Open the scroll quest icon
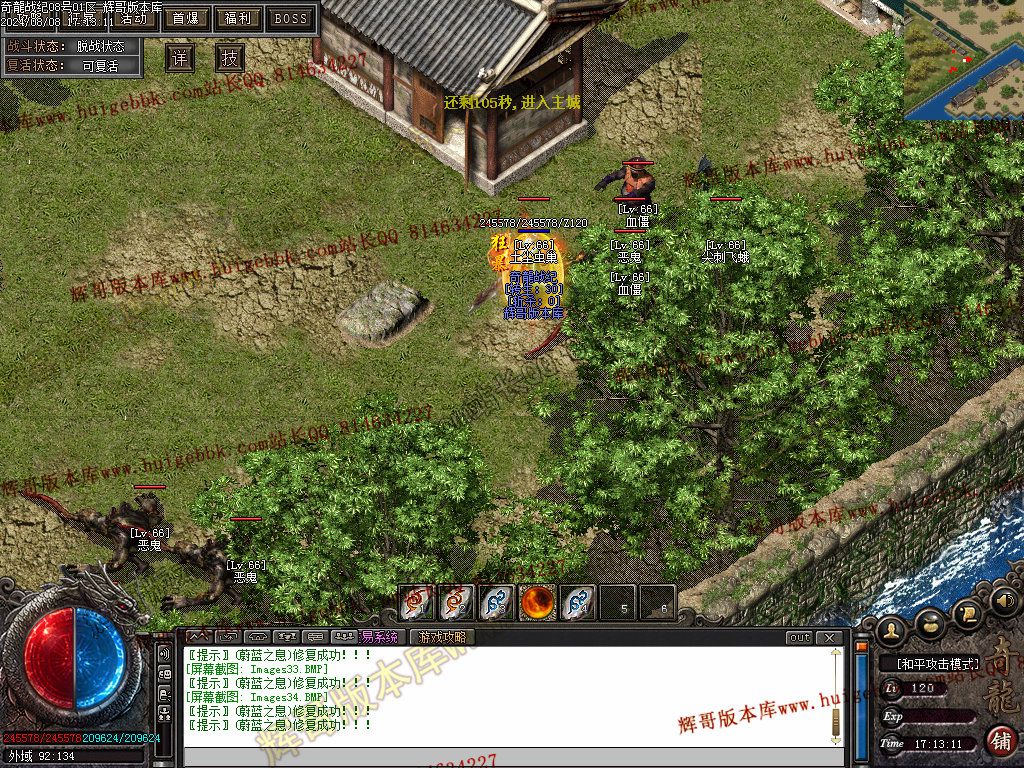The width and height of the screenshot is (1024, 768). [x=967, y=612]
